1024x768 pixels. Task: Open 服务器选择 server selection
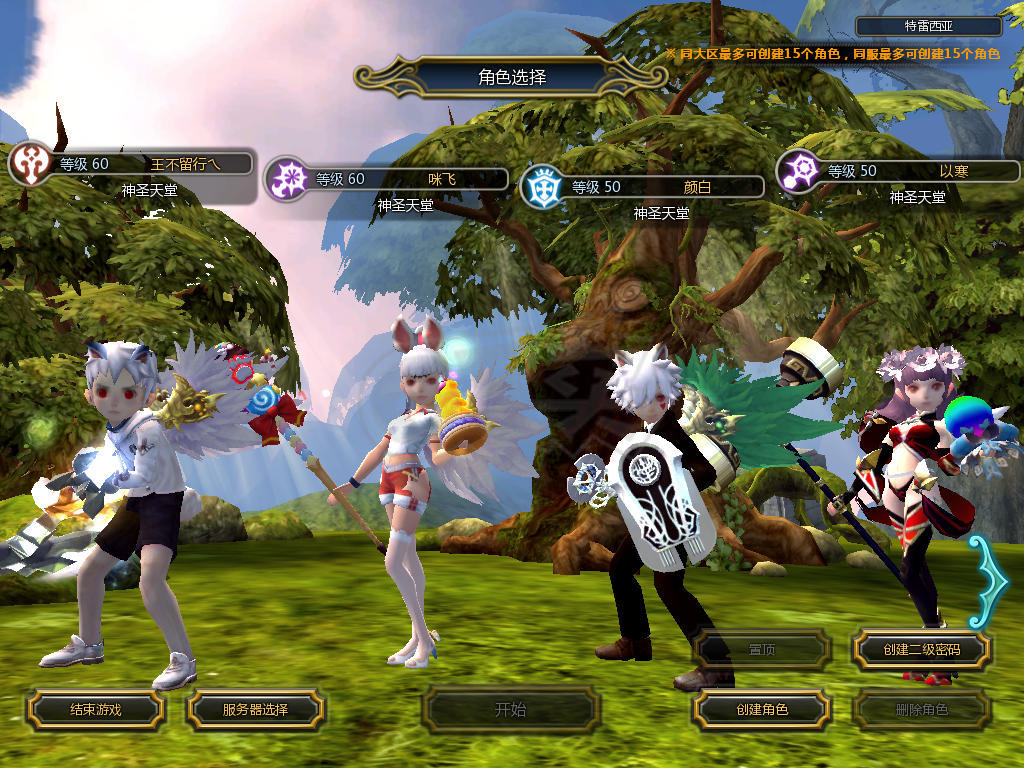point(255,710)
